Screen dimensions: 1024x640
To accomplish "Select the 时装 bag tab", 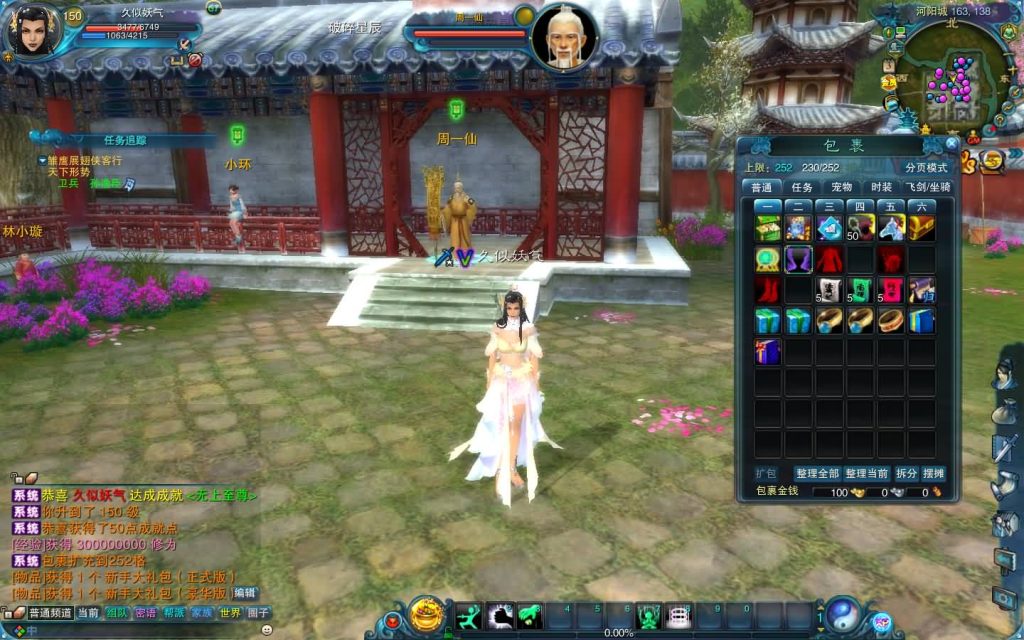I will click(x=881, y=187).
